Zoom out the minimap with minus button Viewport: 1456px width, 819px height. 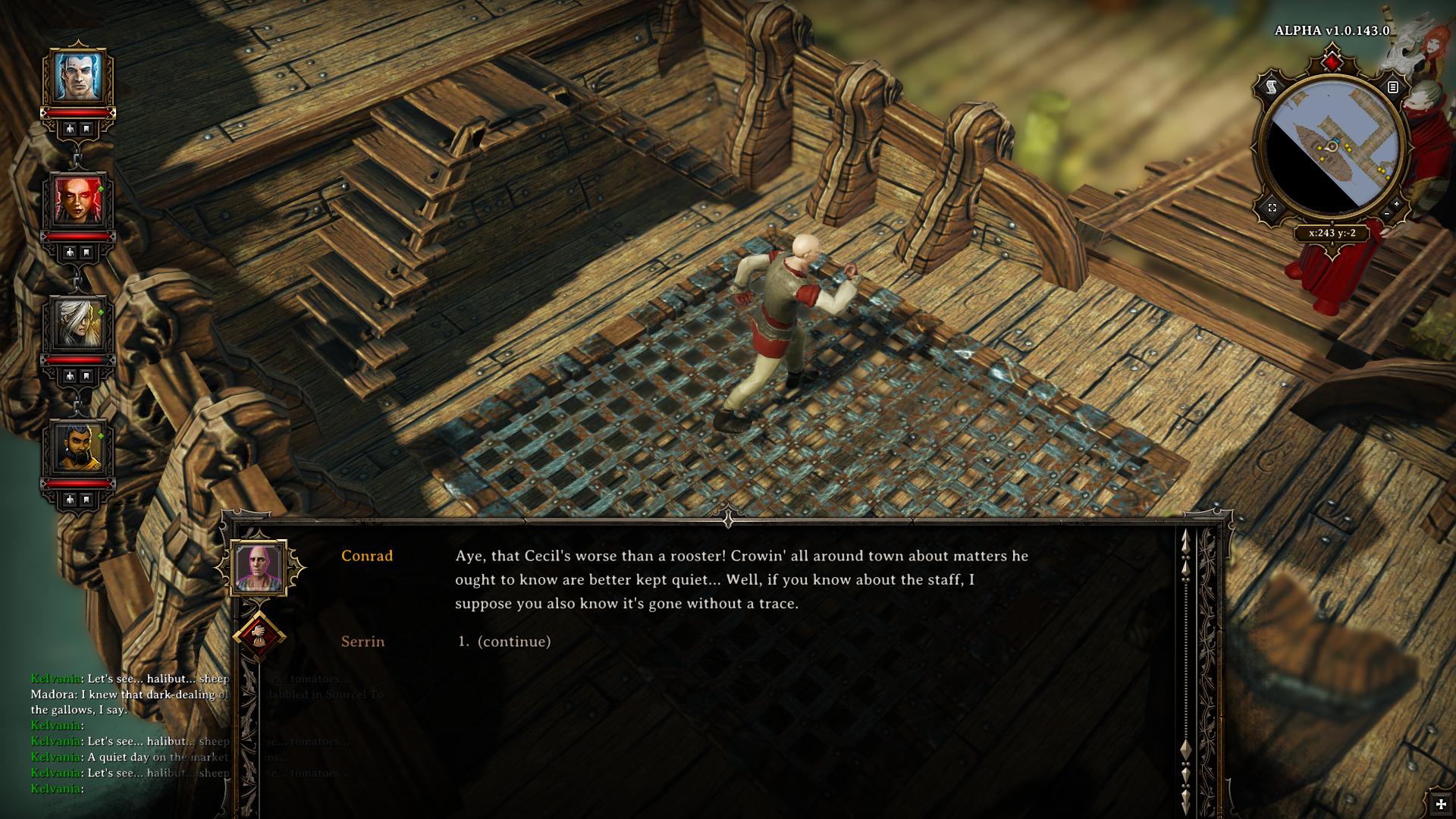tap(1386, 215)
